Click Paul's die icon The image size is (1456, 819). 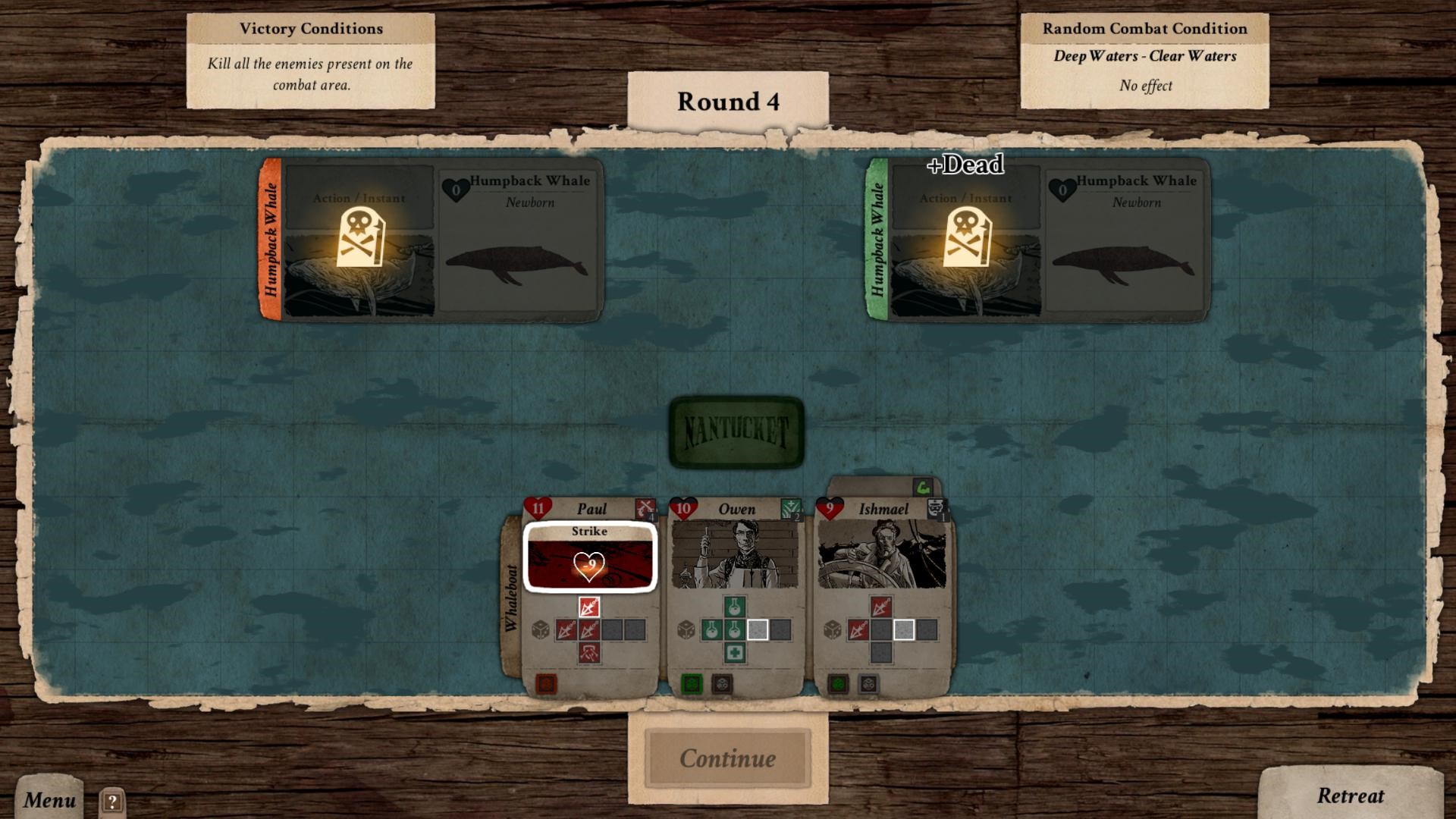tap(541, 629)
